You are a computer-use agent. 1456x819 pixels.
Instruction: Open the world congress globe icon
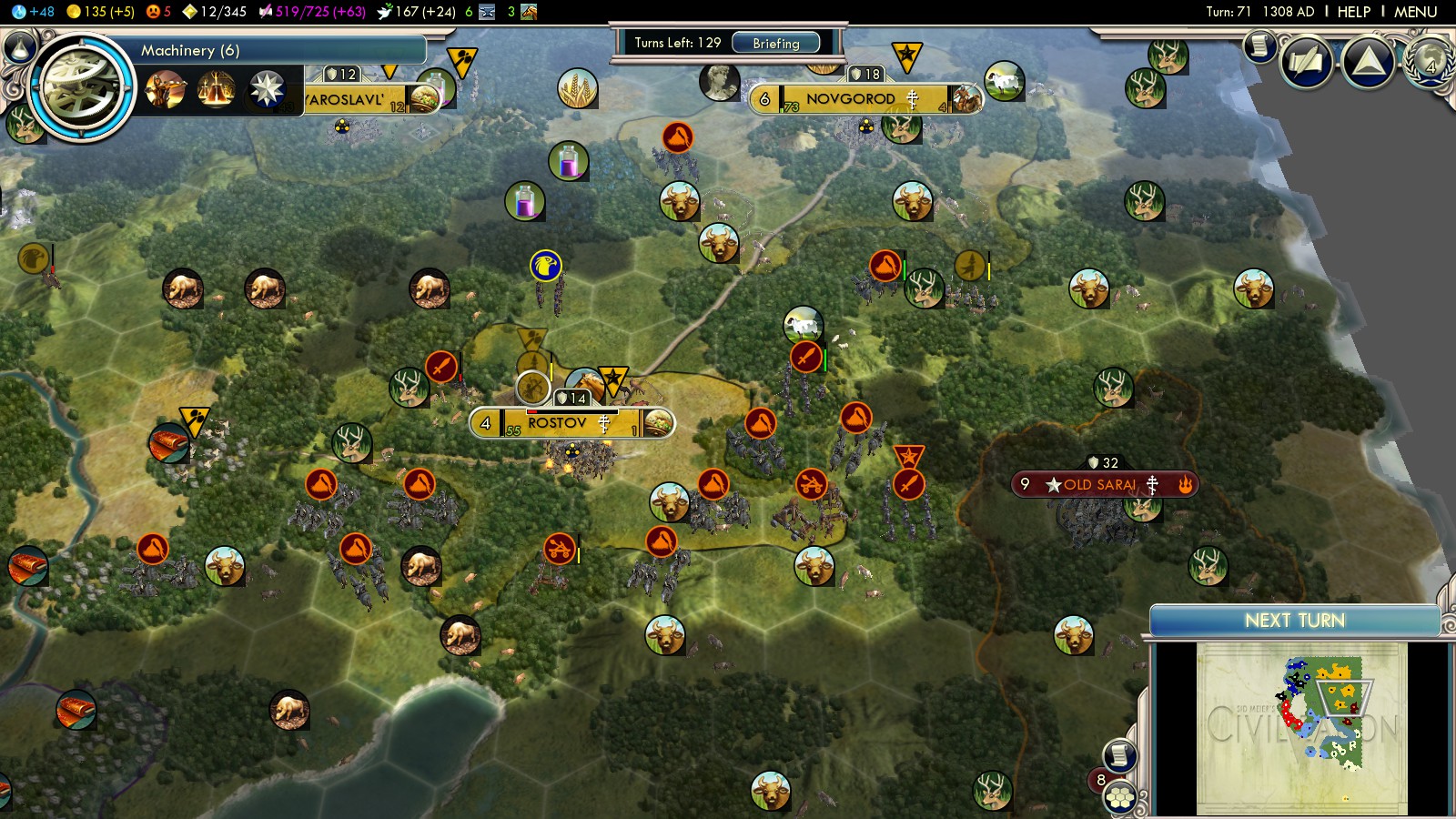click(1430, 61)
